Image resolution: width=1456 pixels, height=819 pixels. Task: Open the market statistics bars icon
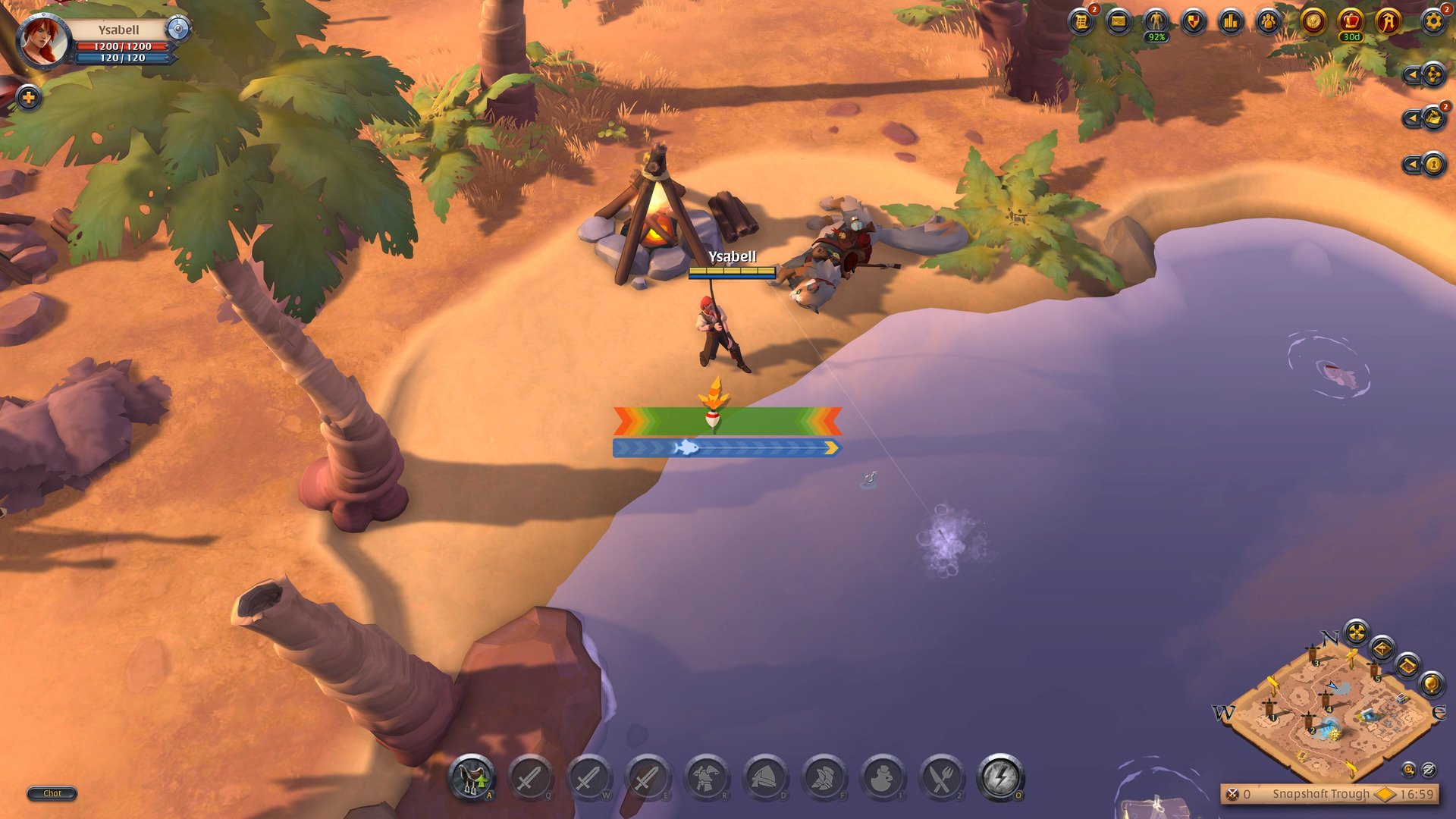pyautogui.click(x=1229, y=20)
